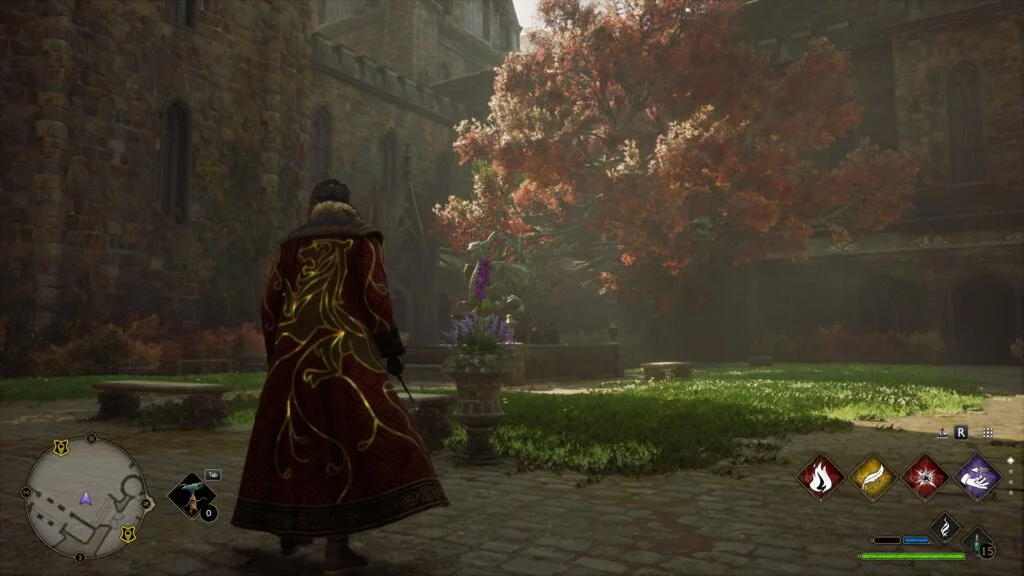Click the black basic cast diamond icon
The image size is (1024, 576).
click(x=945, y=527)
